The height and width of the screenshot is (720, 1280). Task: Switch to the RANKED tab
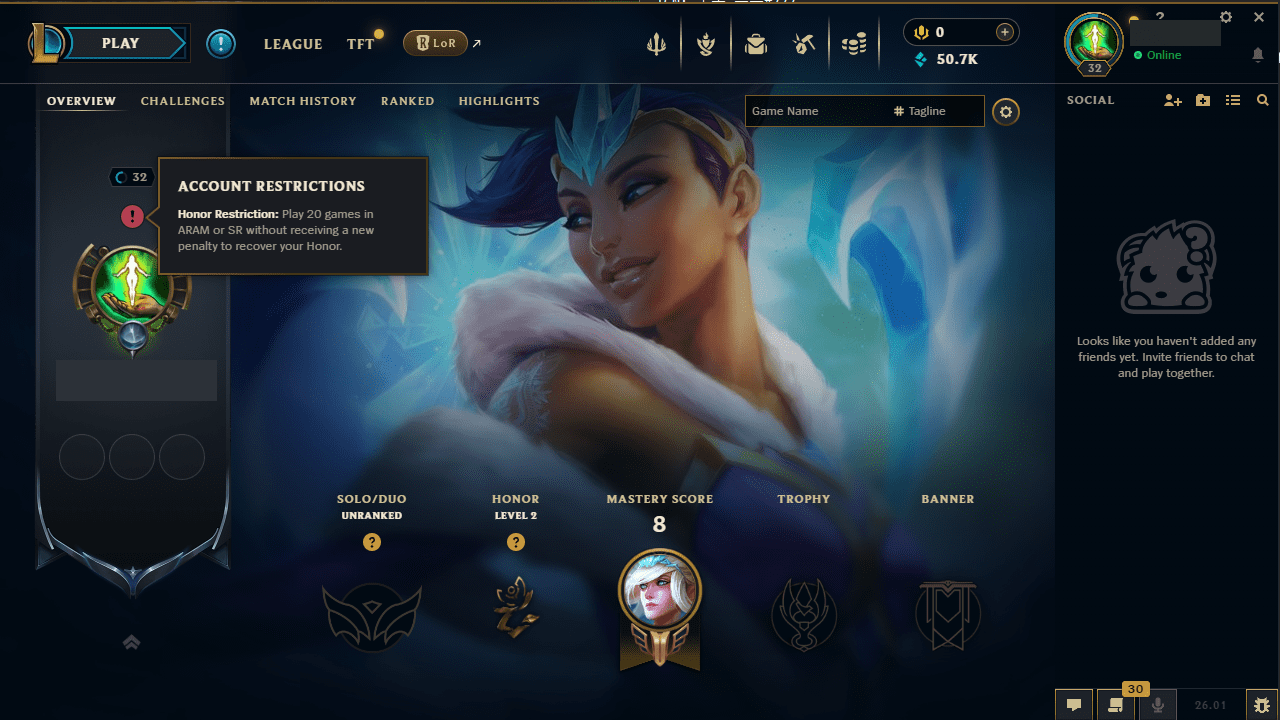(407, 101)
